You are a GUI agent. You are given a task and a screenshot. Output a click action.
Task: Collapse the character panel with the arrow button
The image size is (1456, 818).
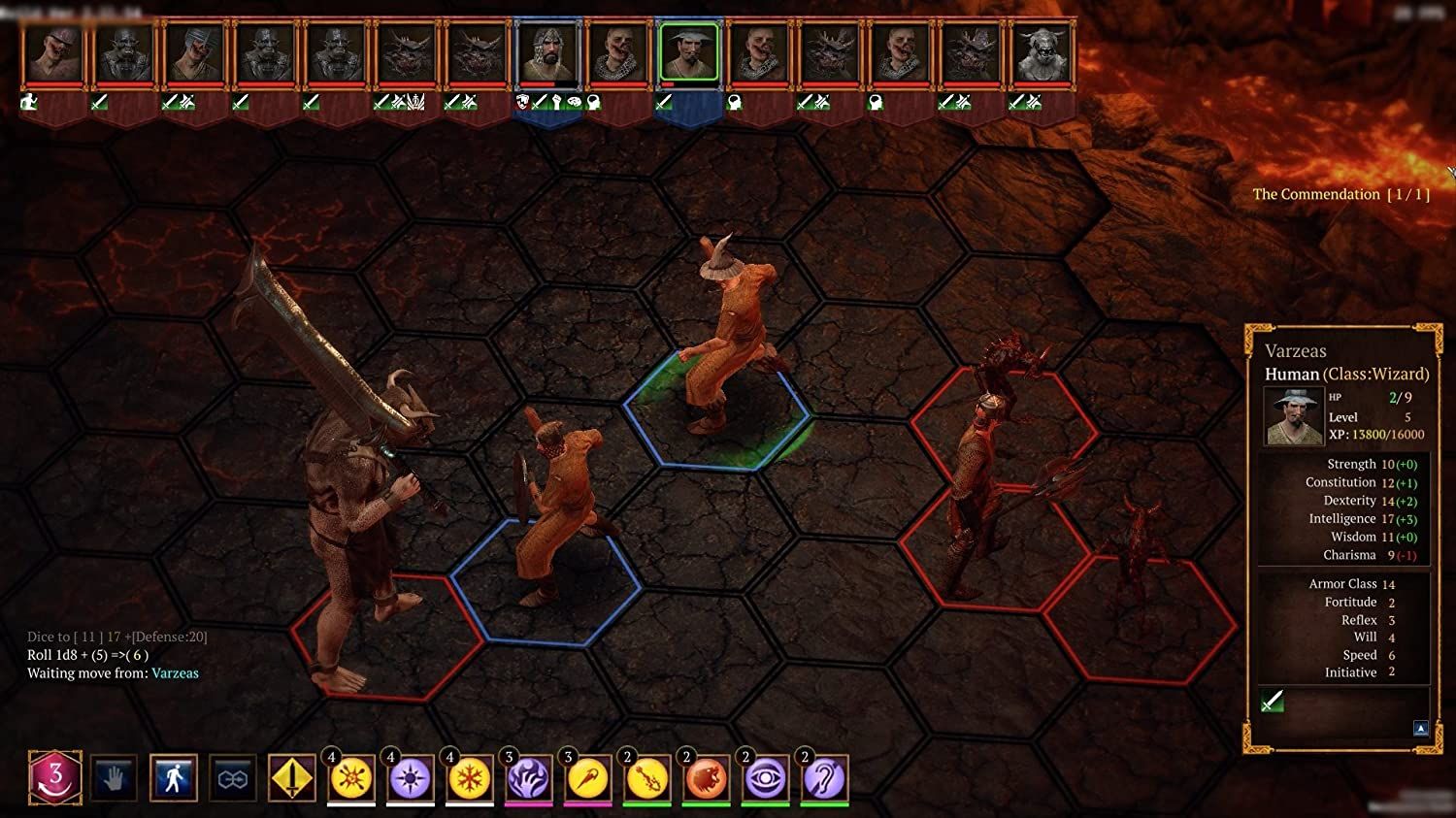click(x=1421, y=728)
